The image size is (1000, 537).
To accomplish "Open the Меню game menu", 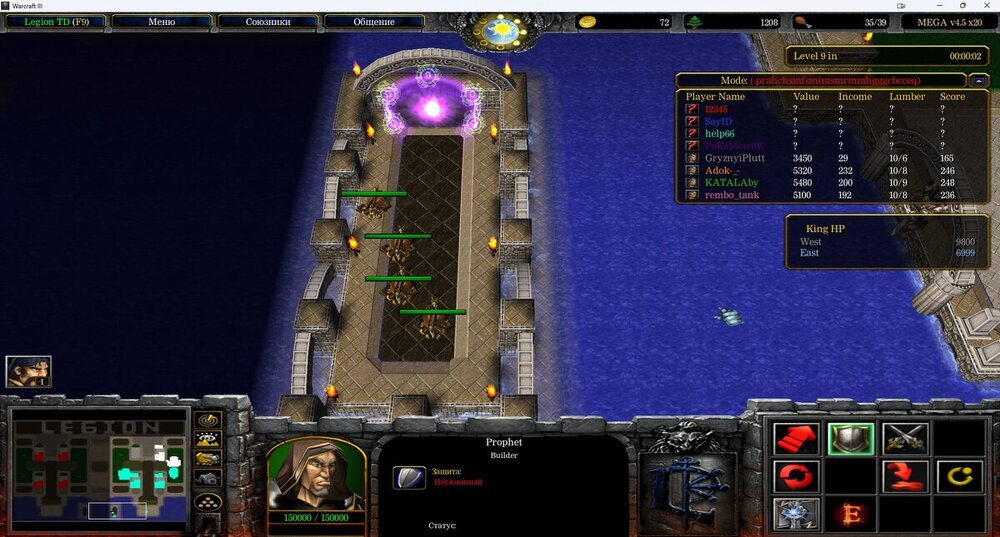I will coord(160,21).
